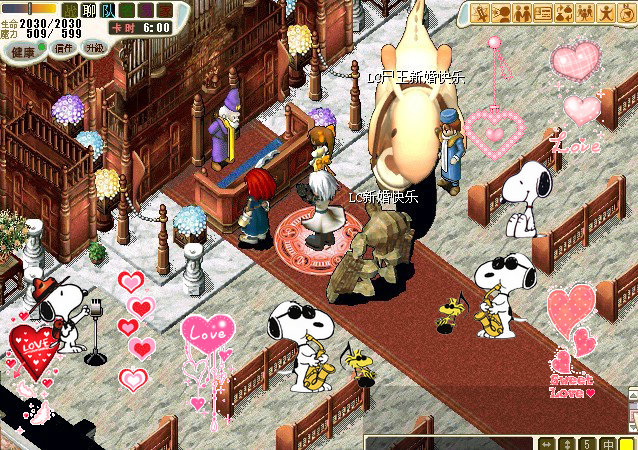Open the three-person group icon
Image resolution: width=638 pixels, height=450 pixels.
(583, 13)
